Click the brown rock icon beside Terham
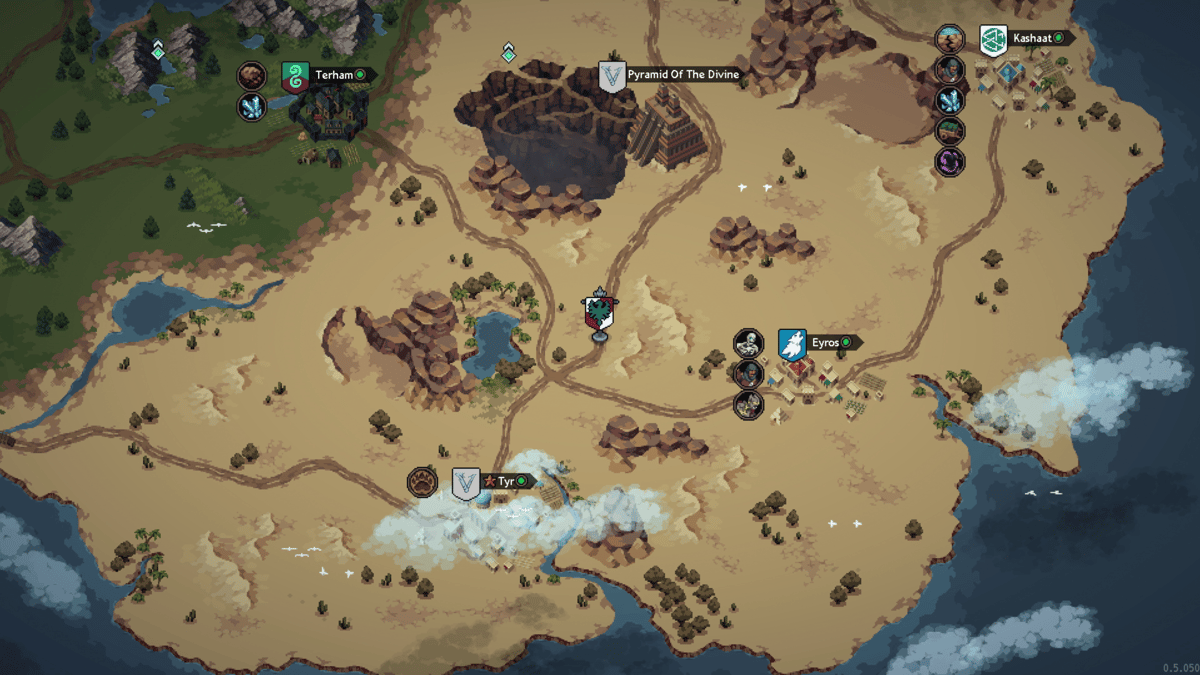Image resolution: width=1200 pixels, height=675 pixels. 252,76
